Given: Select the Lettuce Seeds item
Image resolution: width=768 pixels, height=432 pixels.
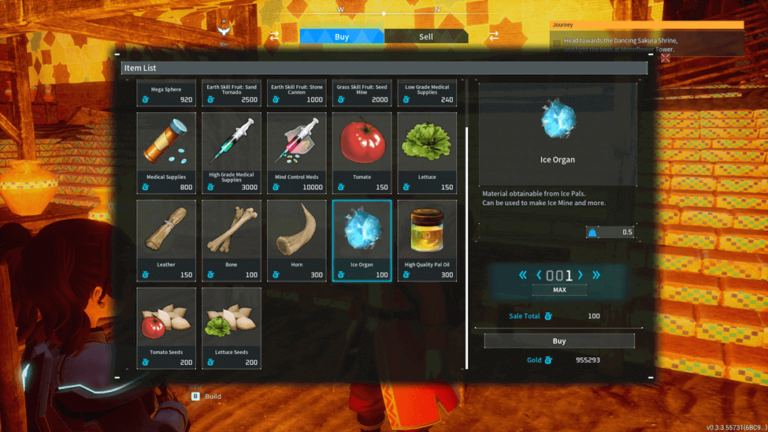Looking at the screenshot, I should [x=231, y=327].
